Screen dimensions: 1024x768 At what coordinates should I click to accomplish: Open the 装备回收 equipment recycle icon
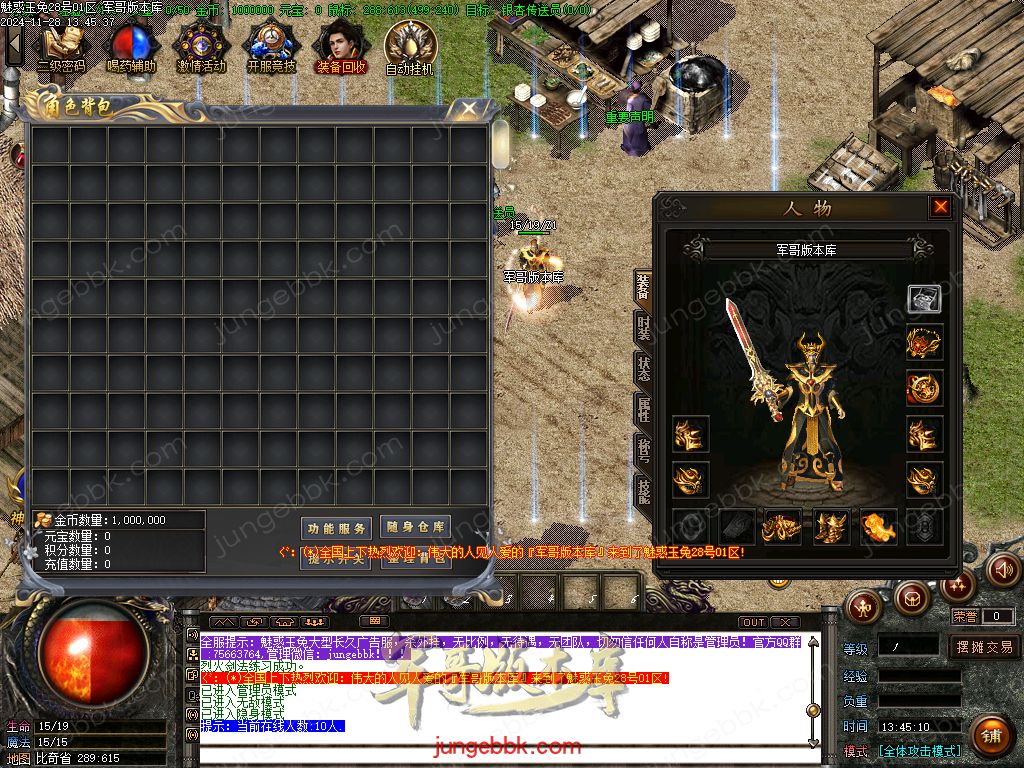click(341, 48)
